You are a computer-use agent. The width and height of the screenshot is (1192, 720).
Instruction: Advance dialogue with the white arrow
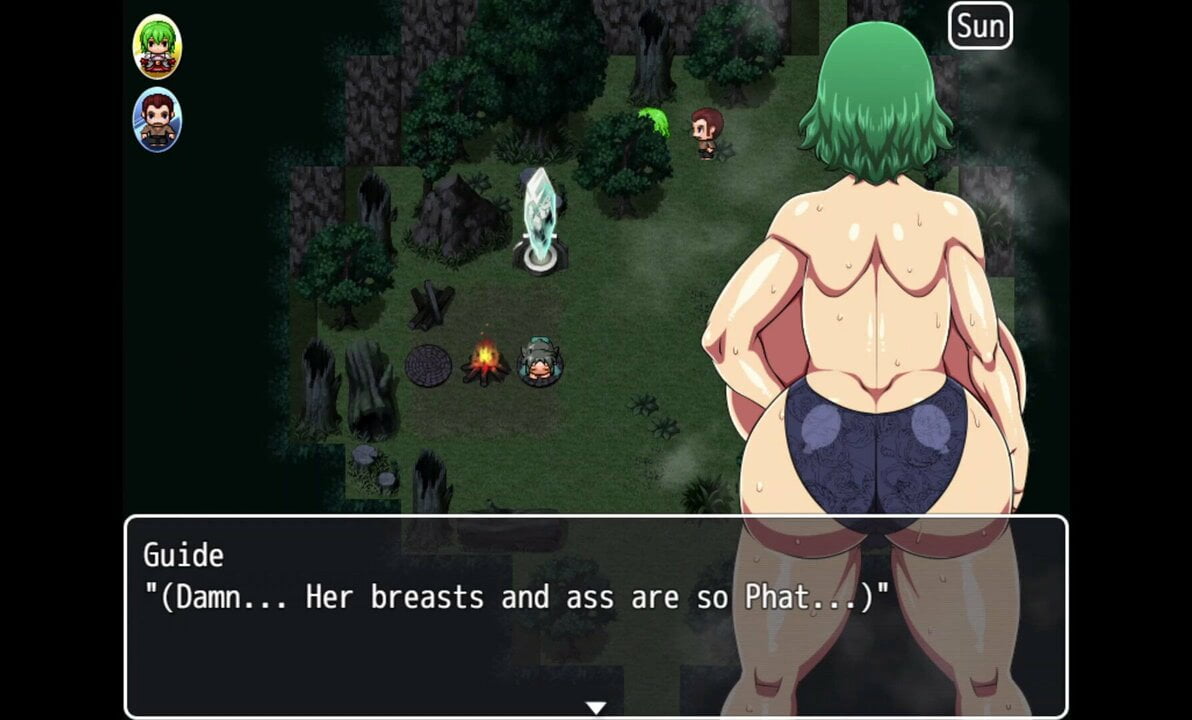tap(596, 708)
